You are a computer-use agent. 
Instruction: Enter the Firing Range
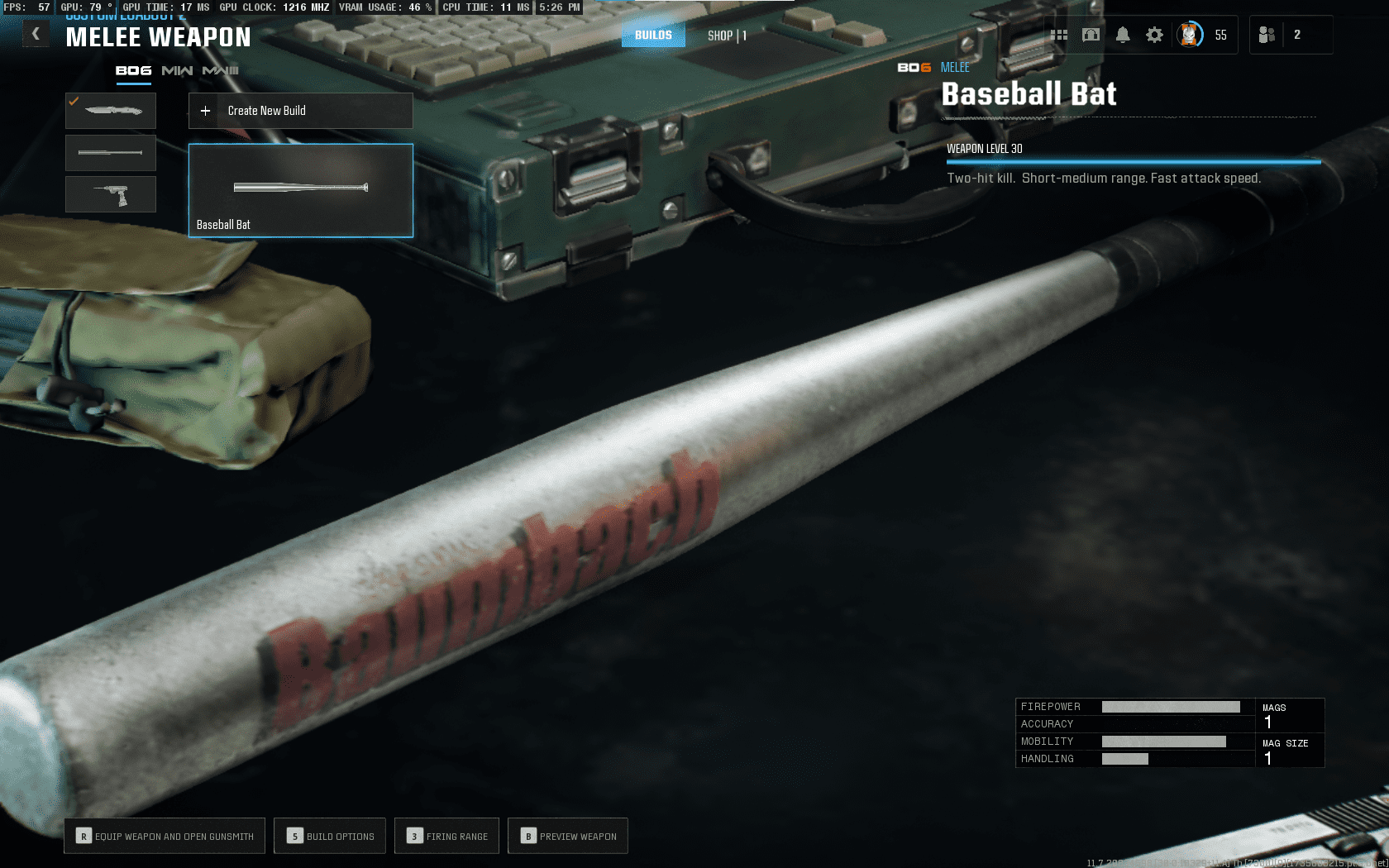pyautogui.click(x=447, y=836)
